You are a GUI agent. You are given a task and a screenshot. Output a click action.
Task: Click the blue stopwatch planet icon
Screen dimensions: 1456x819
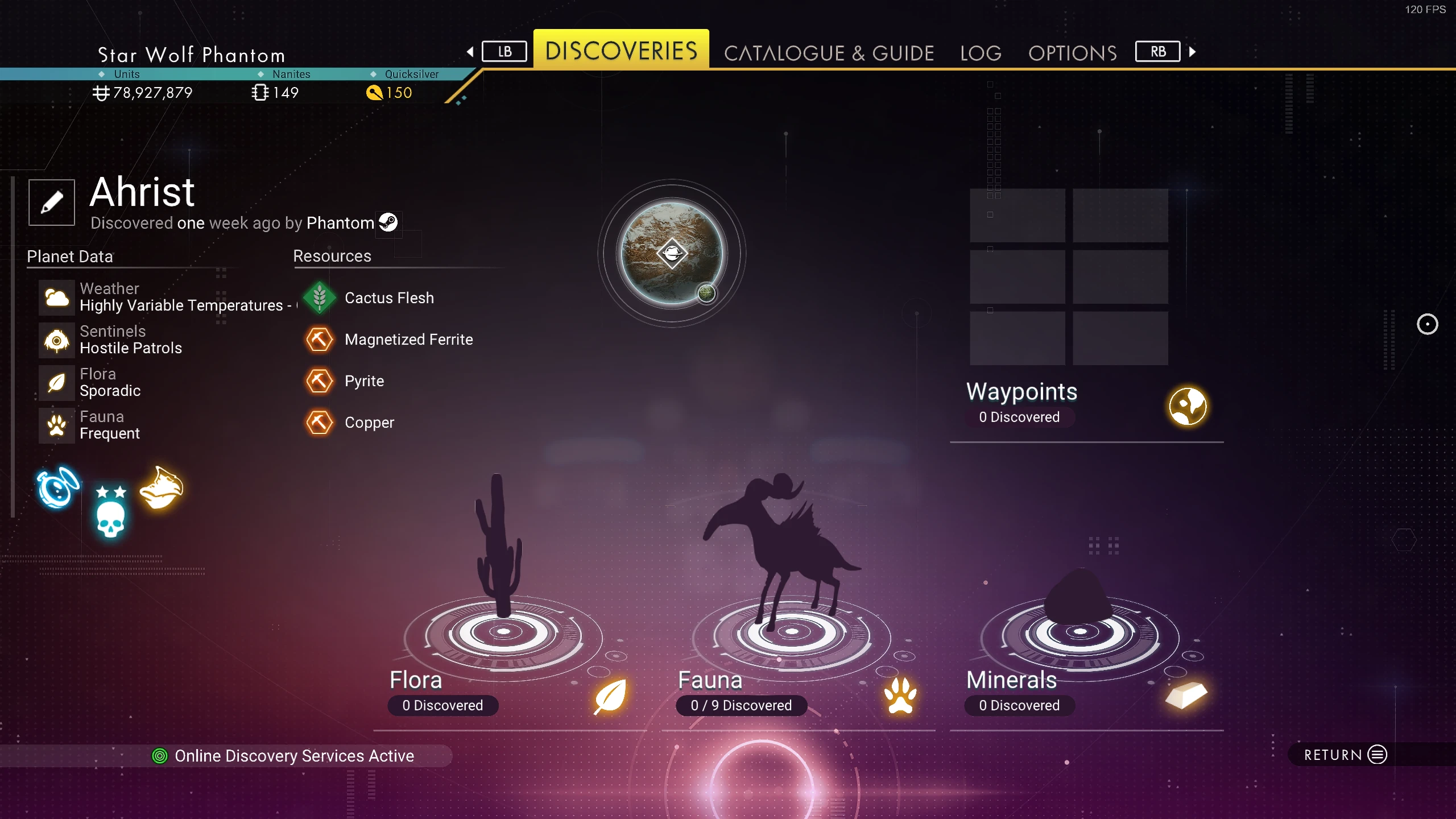tap(57, 487)
